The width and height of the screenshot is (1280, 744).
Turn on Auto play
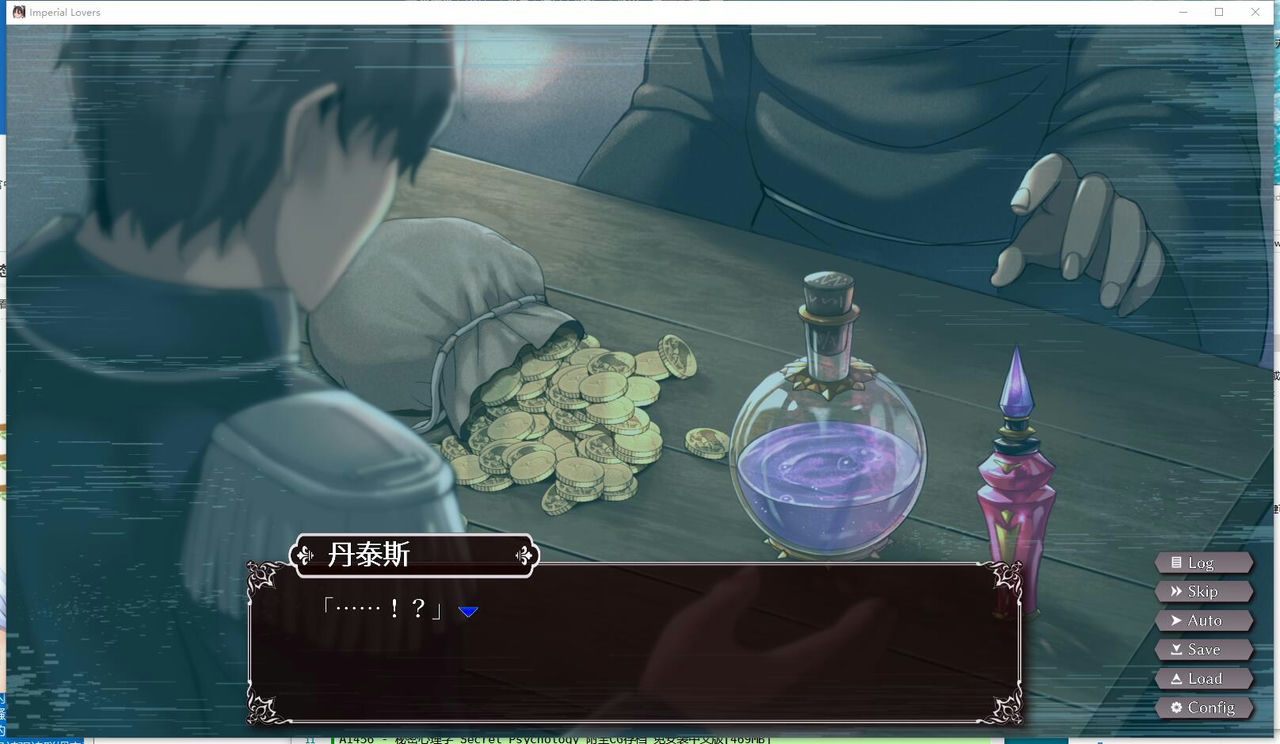1203,621
